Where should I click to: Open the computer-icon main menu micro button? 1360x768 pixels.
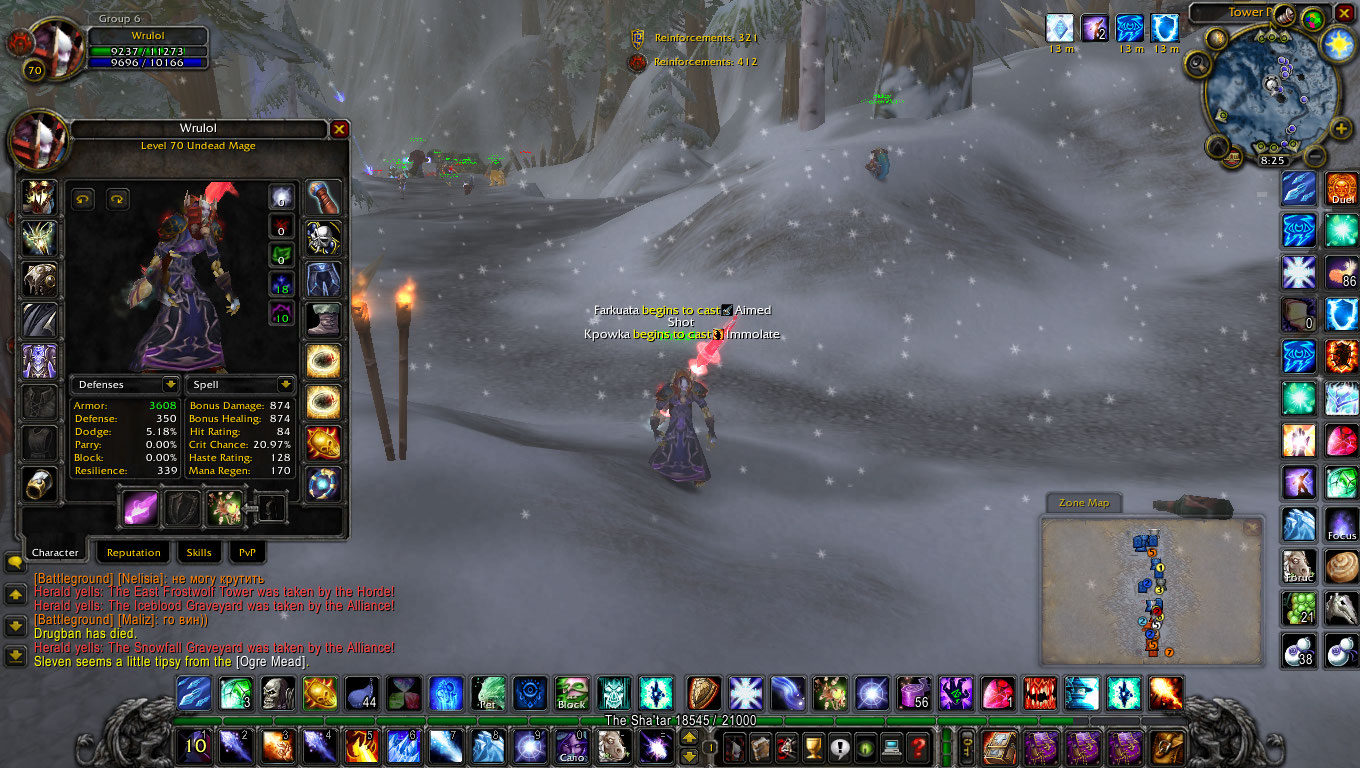[891, 746]
